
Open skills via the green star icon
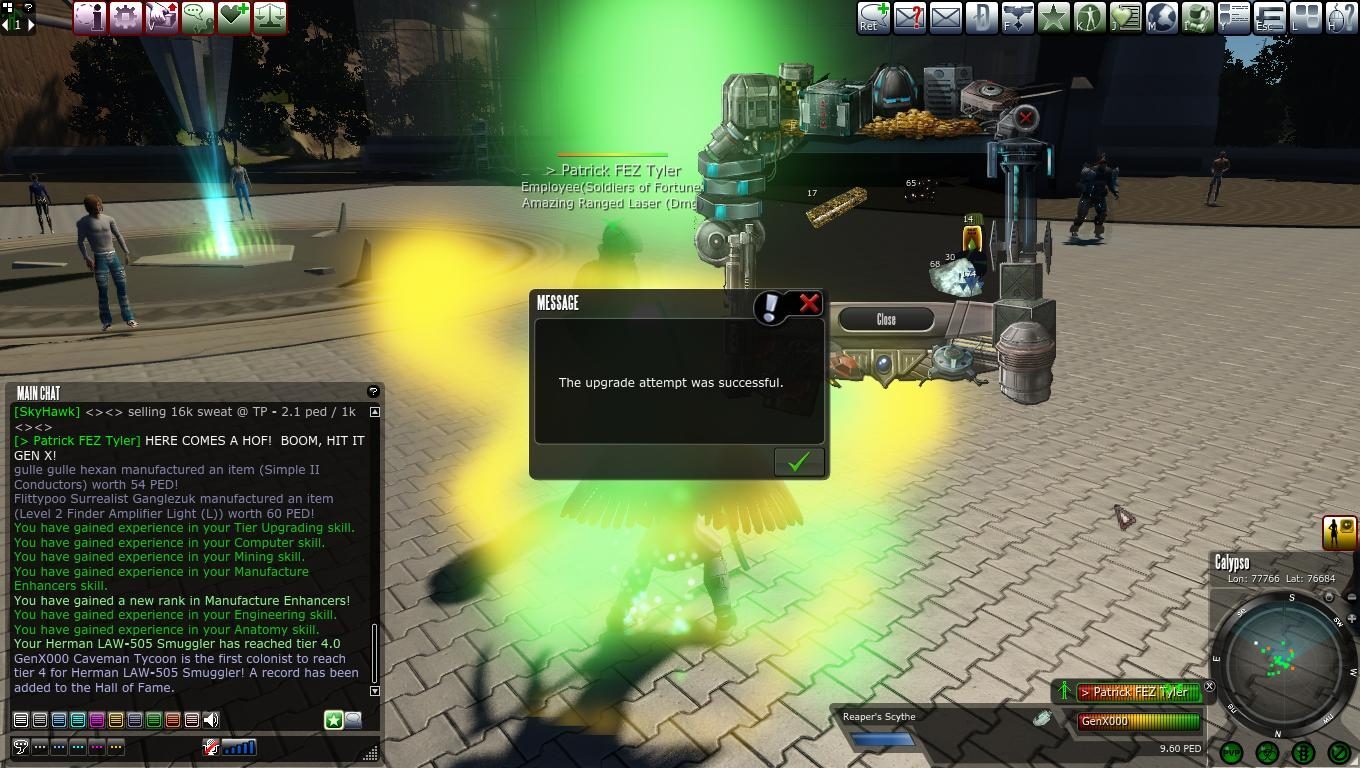point(1055,17)
